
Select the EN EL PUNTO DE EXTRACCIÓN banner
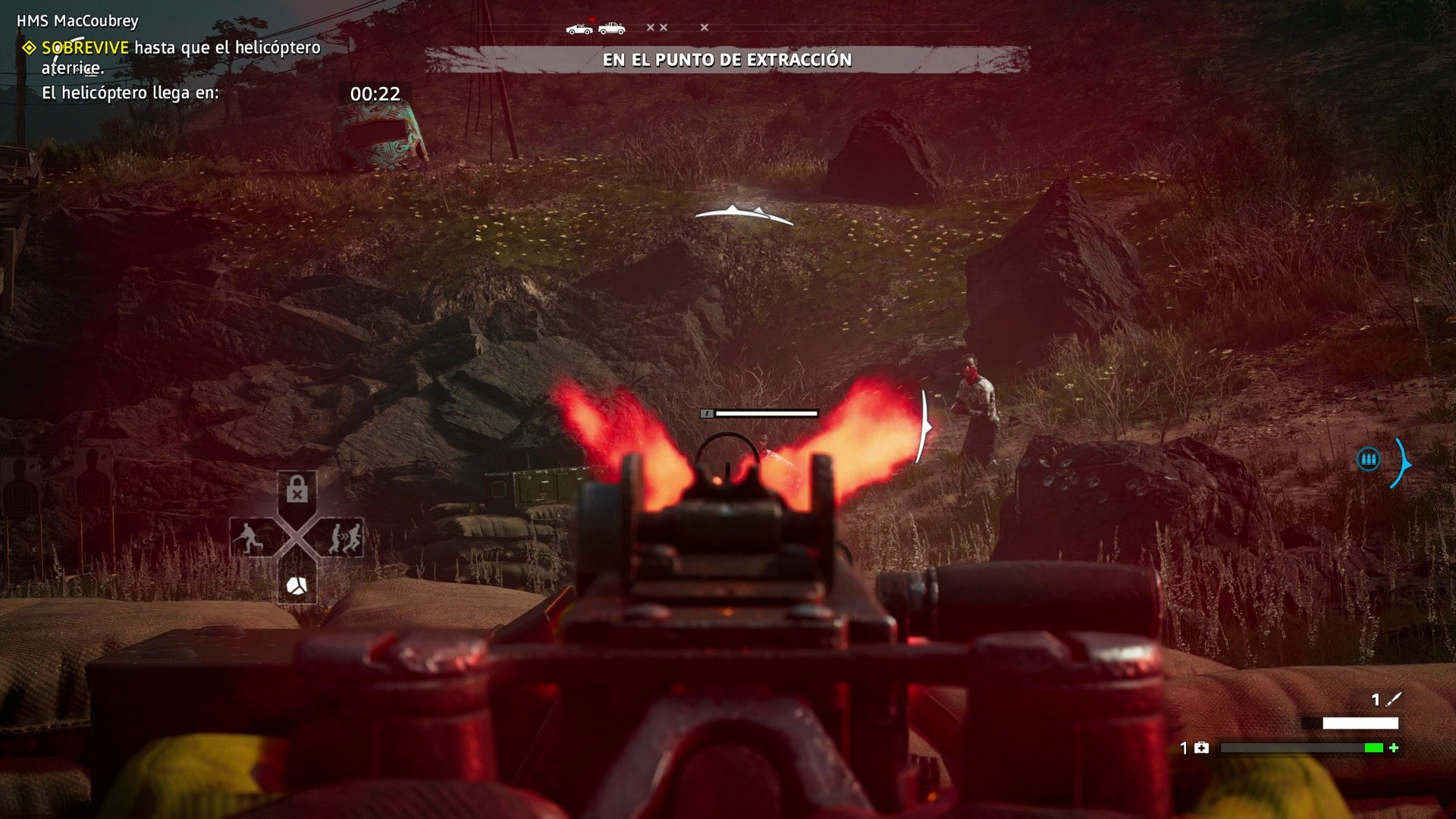[728, 59]
